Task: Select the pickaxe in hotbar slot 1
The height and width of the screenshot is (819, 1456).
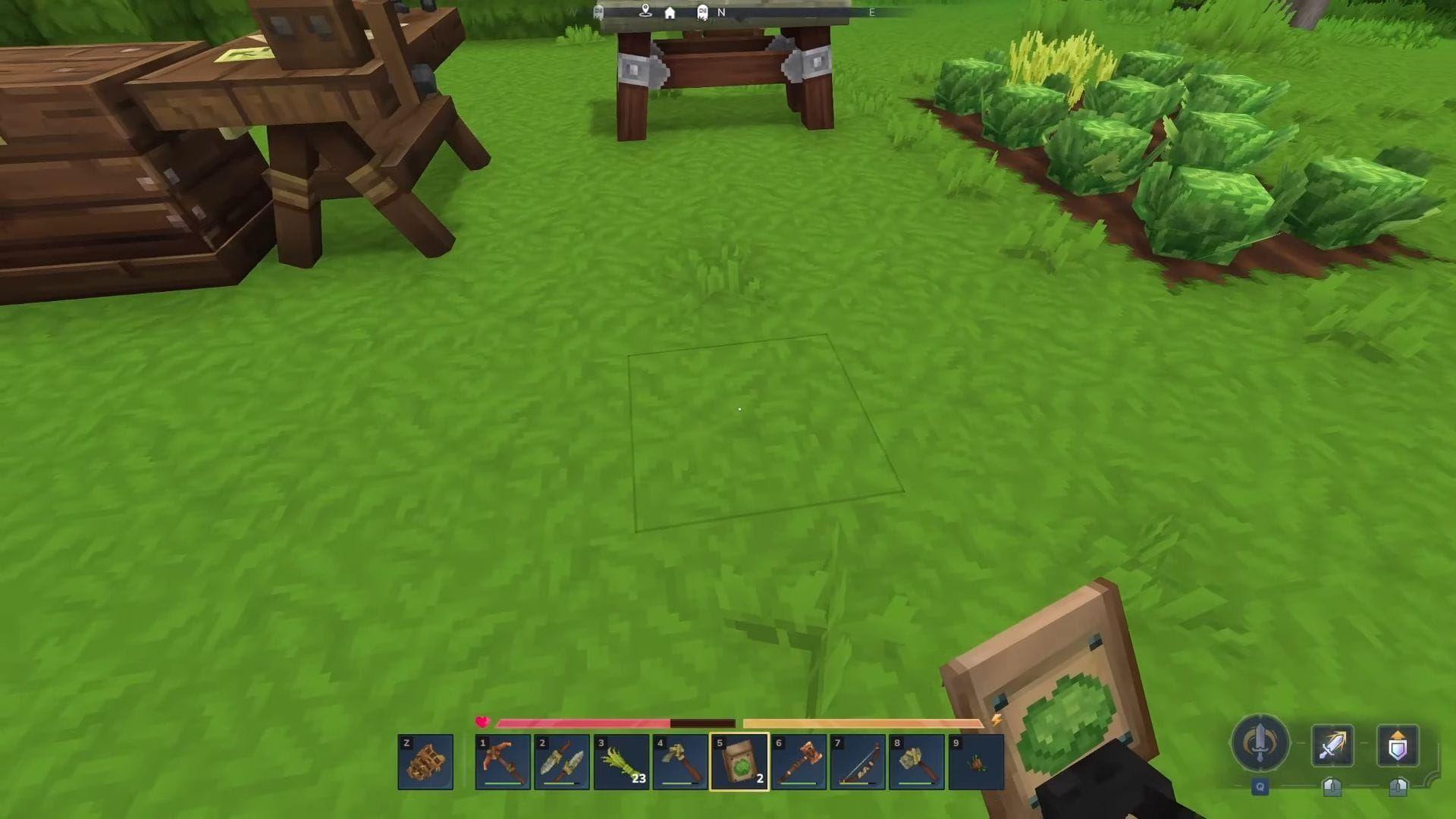Action: tap(500, 762)
